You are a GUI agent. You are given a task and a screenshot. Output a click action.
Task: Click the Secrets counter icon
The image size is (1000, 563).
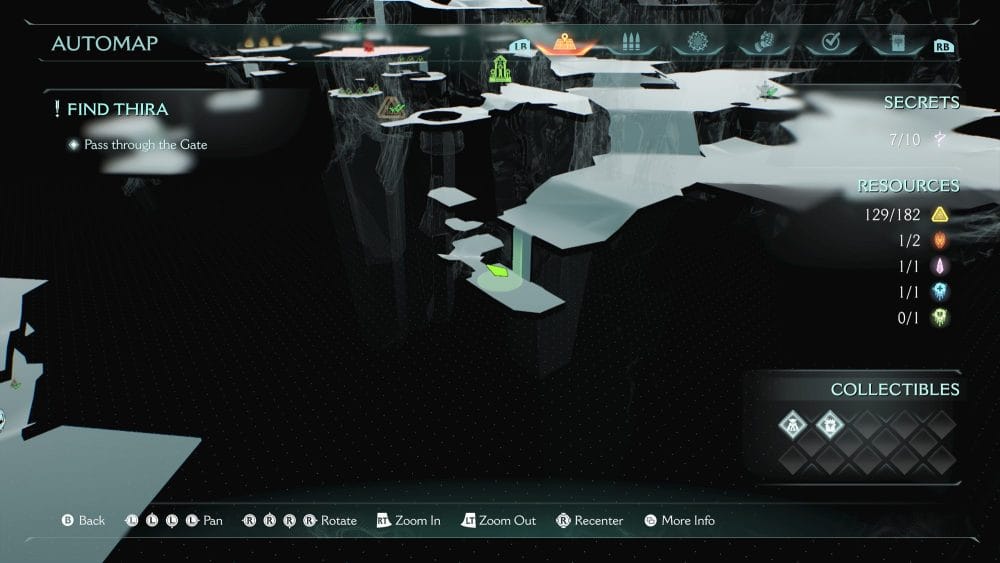tap(940, 139)
